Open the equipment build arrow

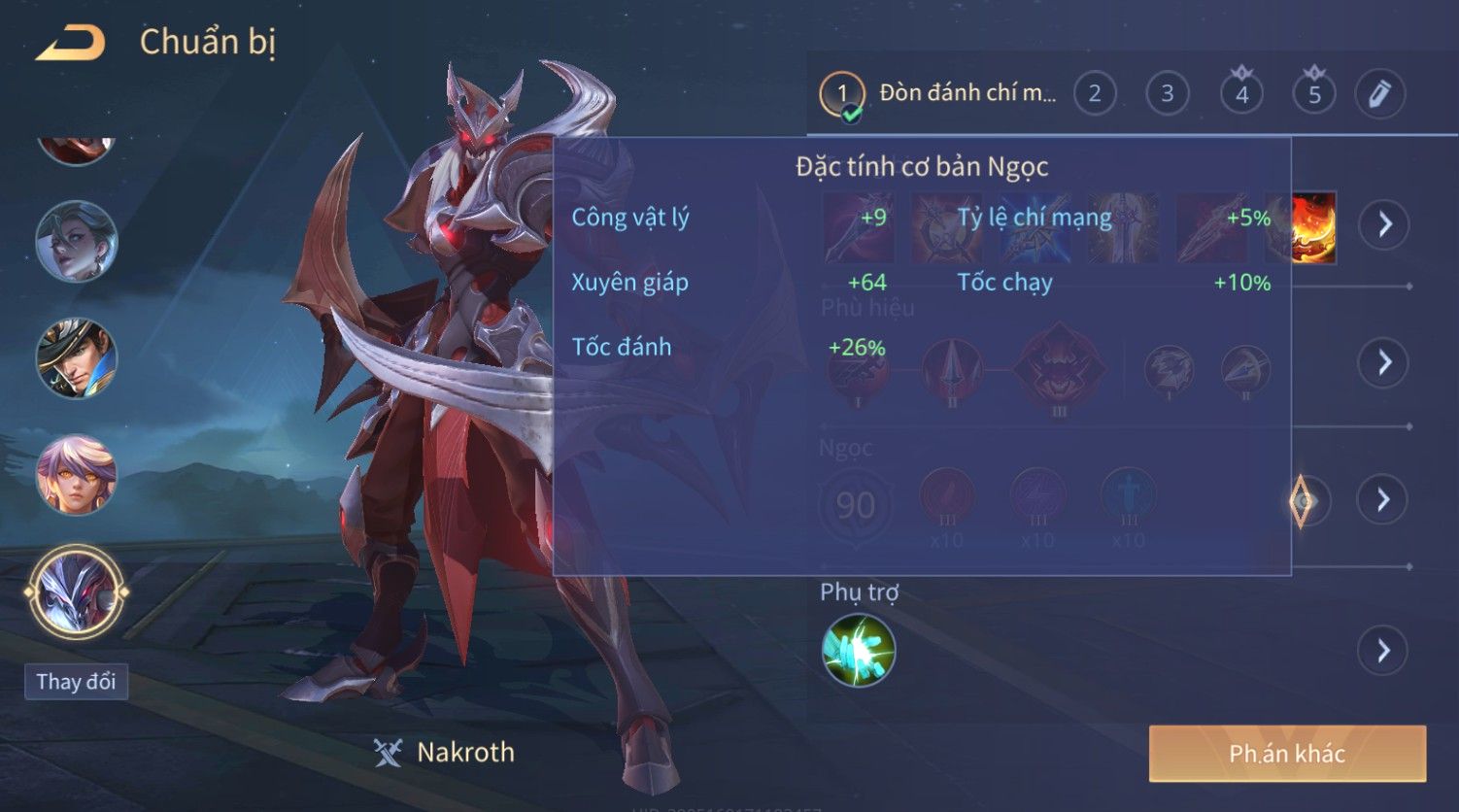[x=1384, y=224]
